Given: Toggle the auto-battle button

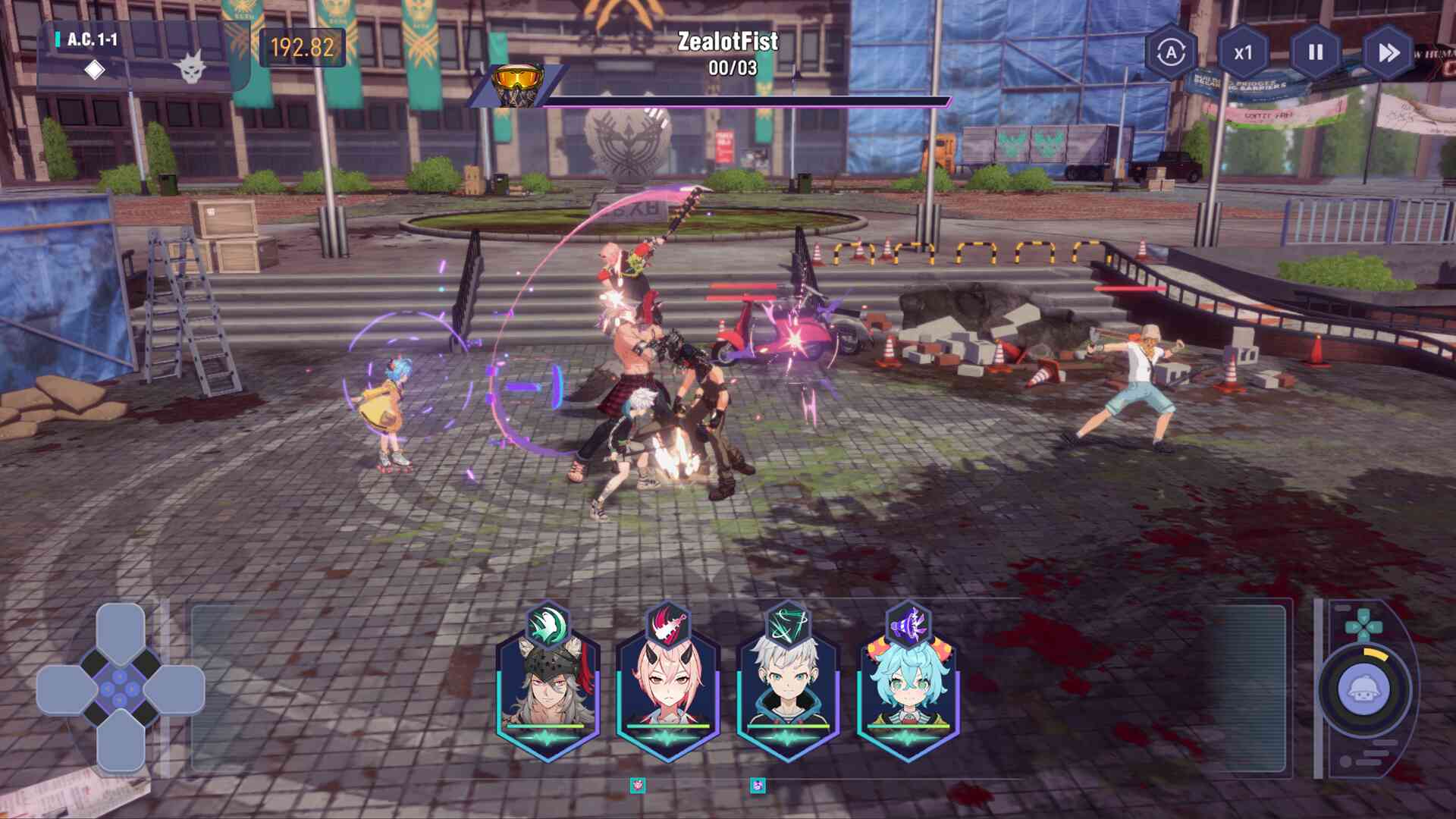Looking at the screenshot, I should tap(1172, 52).
